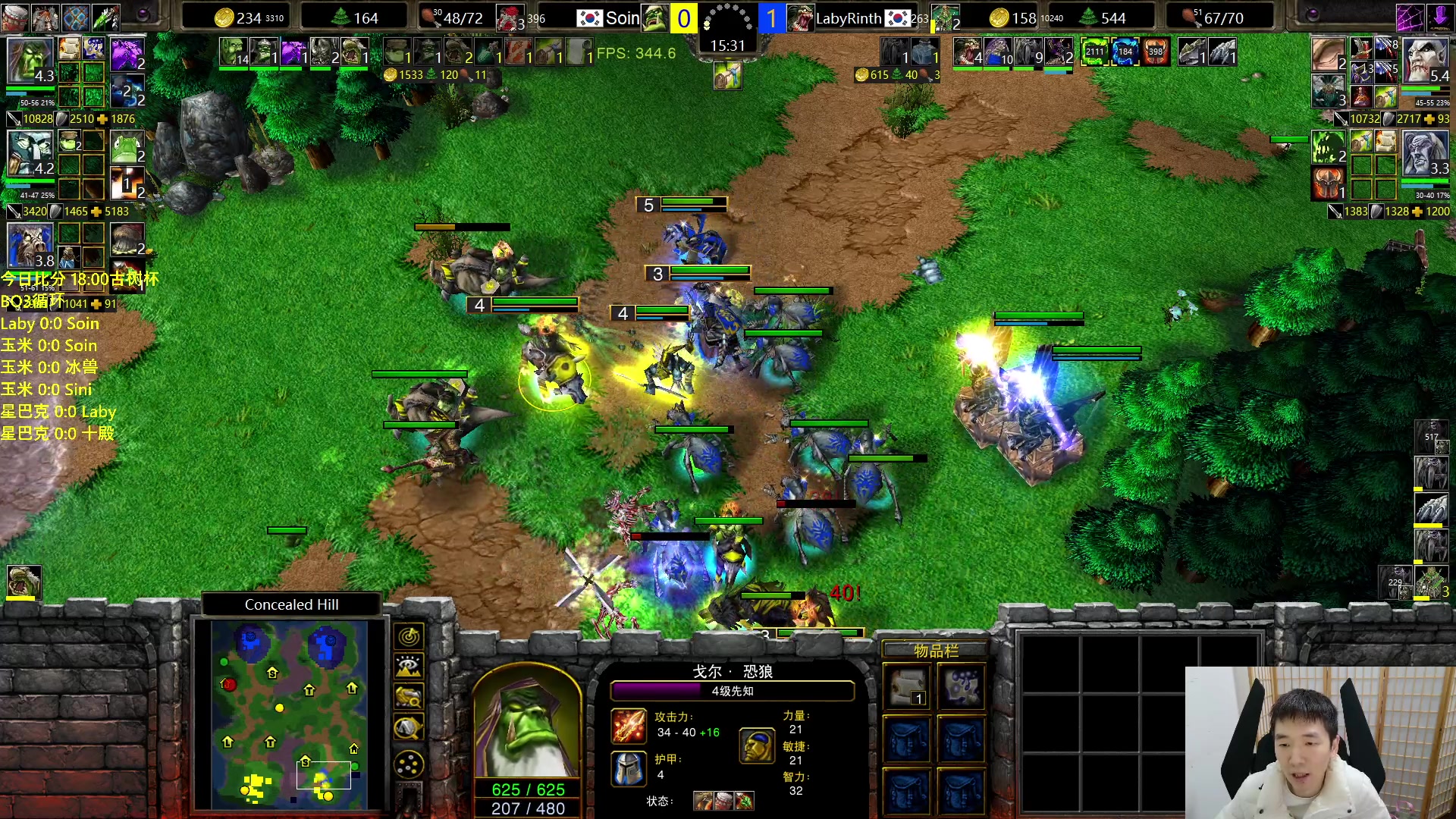Image resolution: width=1456 pixels, height=819 pixels.
Task: Open the formation movement toggle button
Action: pyautogui.click(x=409, y=764)
